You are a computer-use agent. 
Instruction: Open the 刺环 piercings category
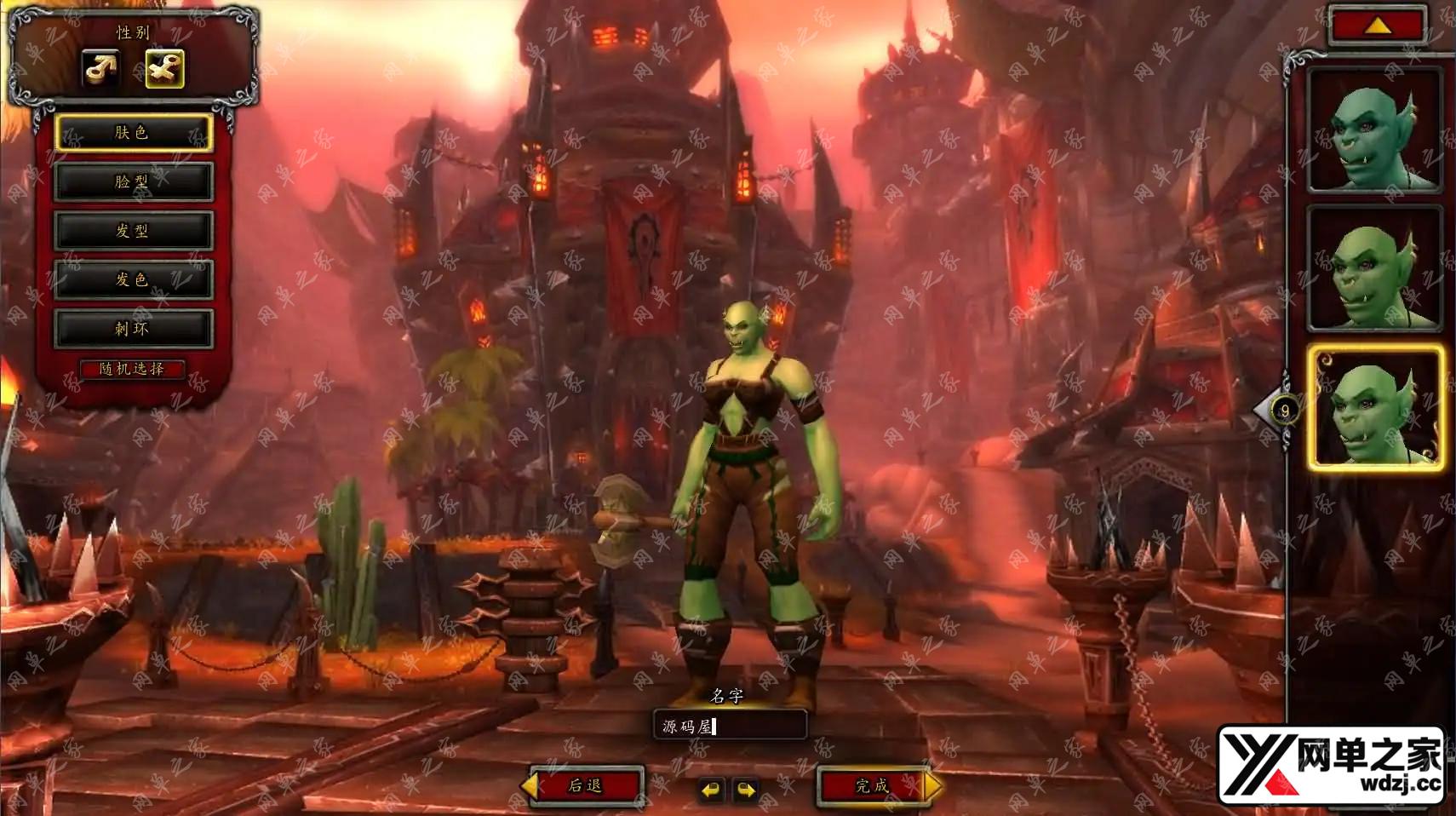click(x=133, y=329)
